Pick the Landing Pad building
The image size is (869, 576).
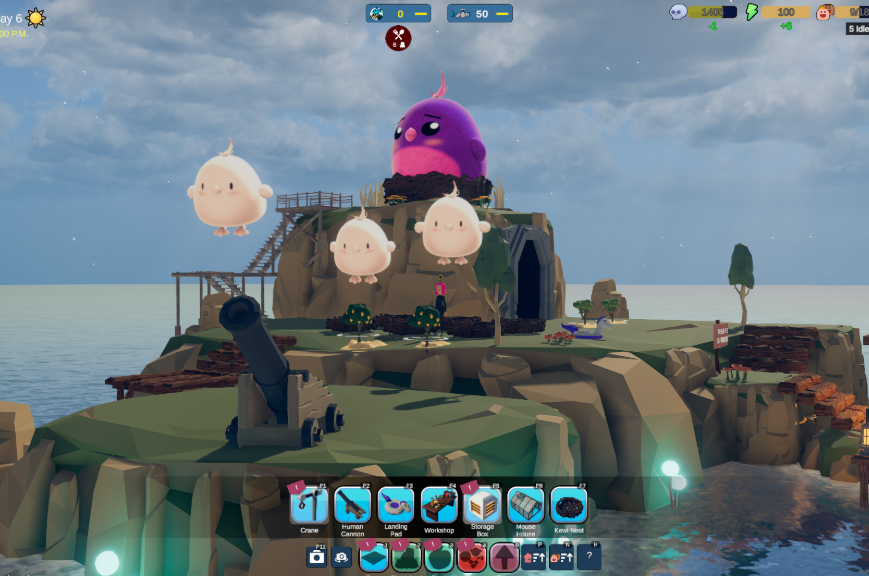coord(396,505)
